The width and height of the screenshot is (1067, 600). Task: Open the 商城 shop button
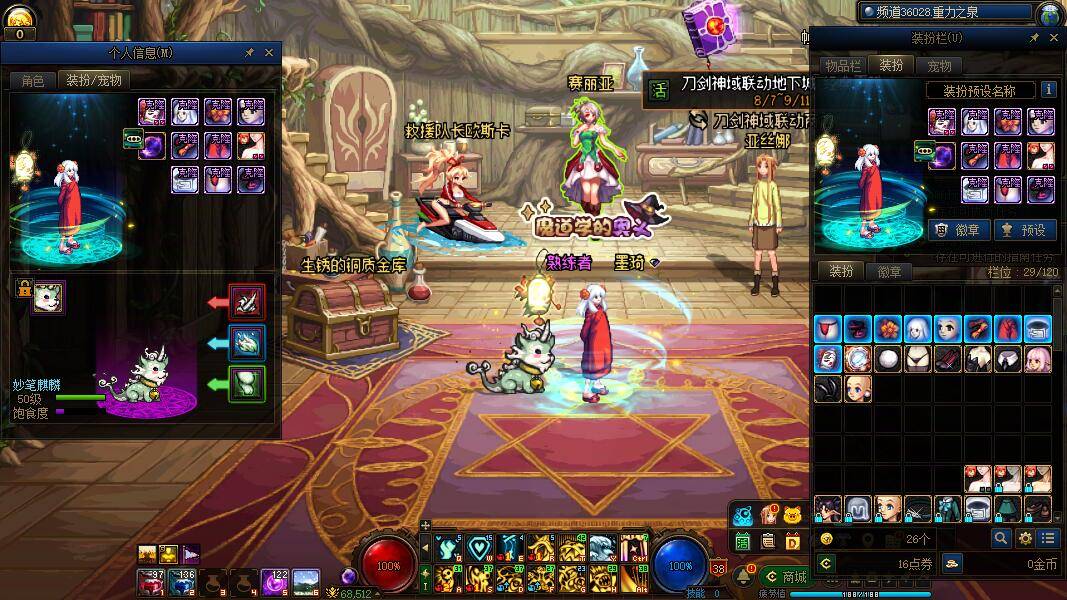click(786, 576)
